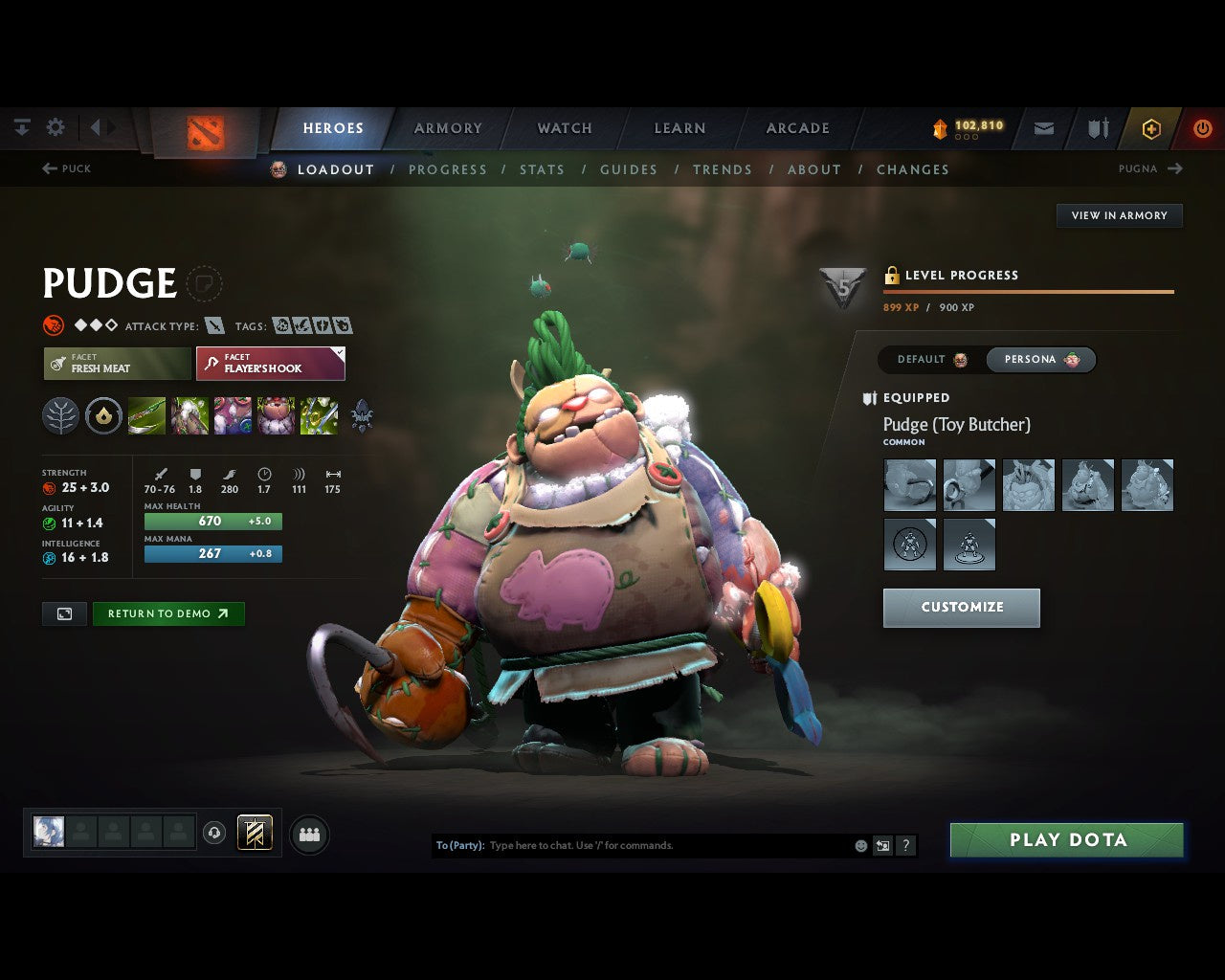This screenshot has height=980, width=1225.
Task: Switch to the Watch tab
Action: pos(565,128)
